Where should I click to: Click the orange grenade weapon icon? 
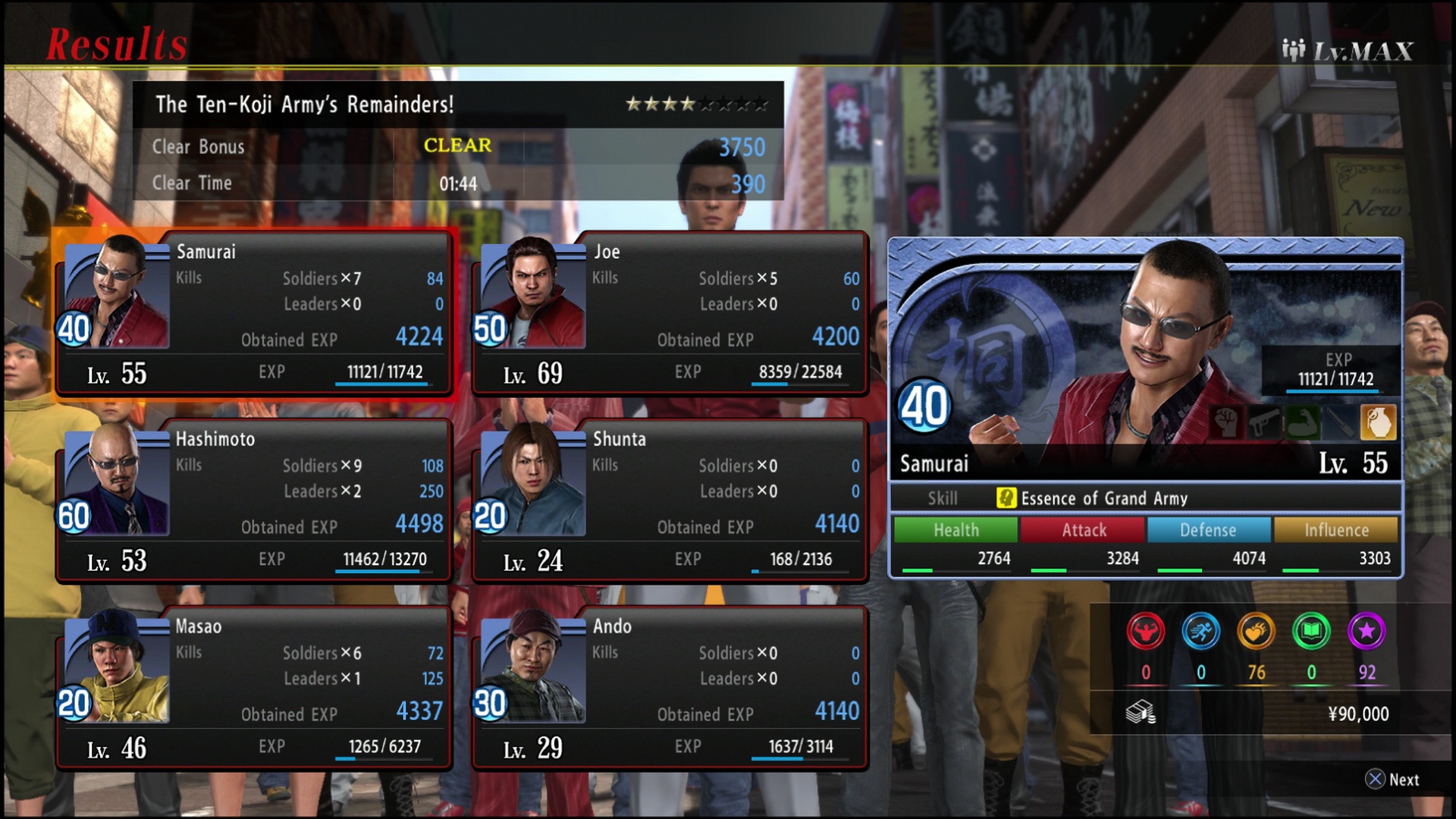pyautogui.click(x=1378, y=422)
